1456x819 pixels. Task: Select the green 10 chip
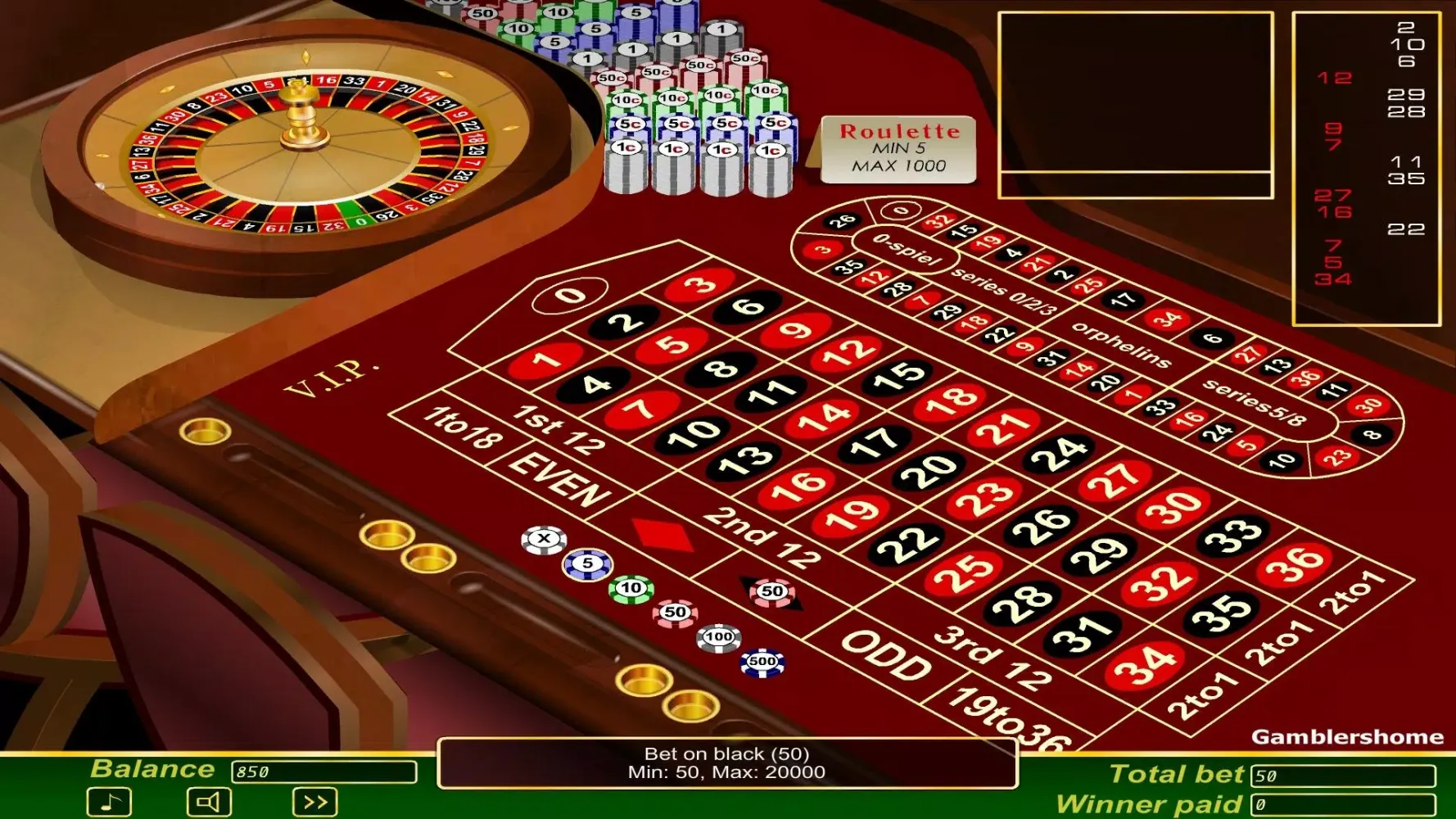click(x=629, y=587)
